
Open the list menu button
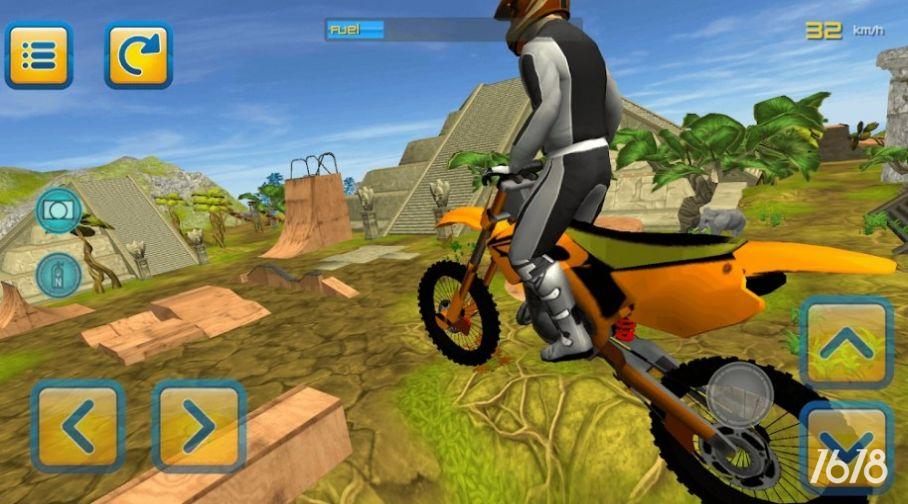39,55
